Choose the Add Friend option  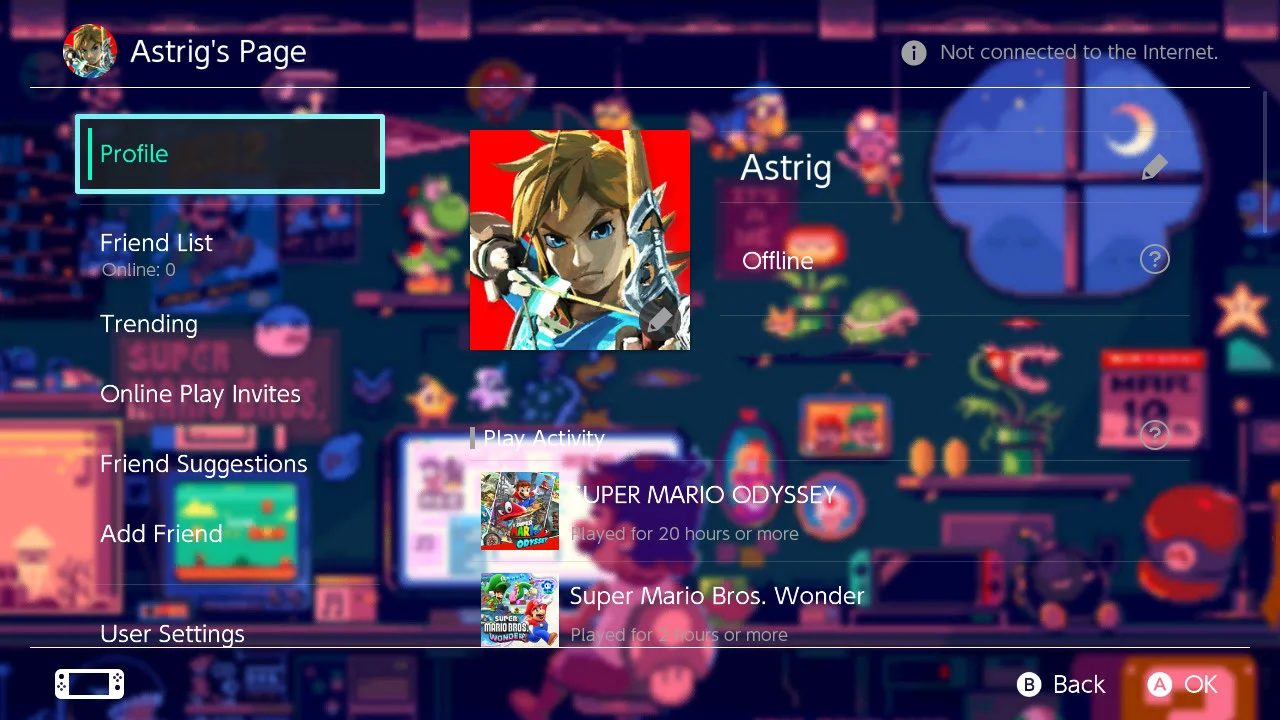[161, 534]
